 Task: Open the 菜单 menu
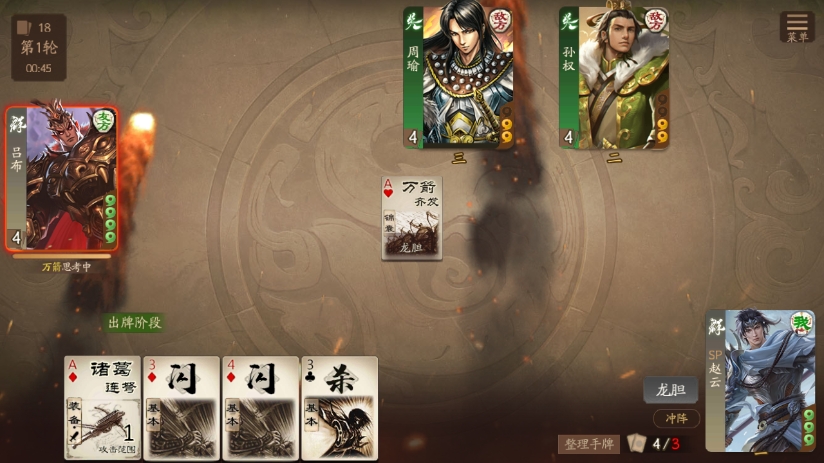click(797, 27)
